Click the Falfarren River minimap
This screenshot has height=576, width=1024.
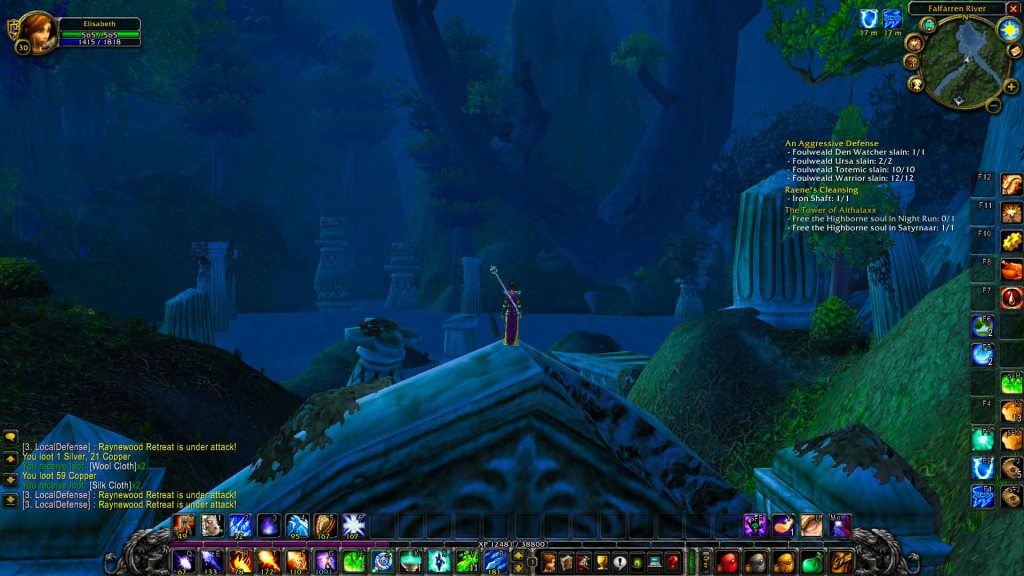tap(959, 60)
